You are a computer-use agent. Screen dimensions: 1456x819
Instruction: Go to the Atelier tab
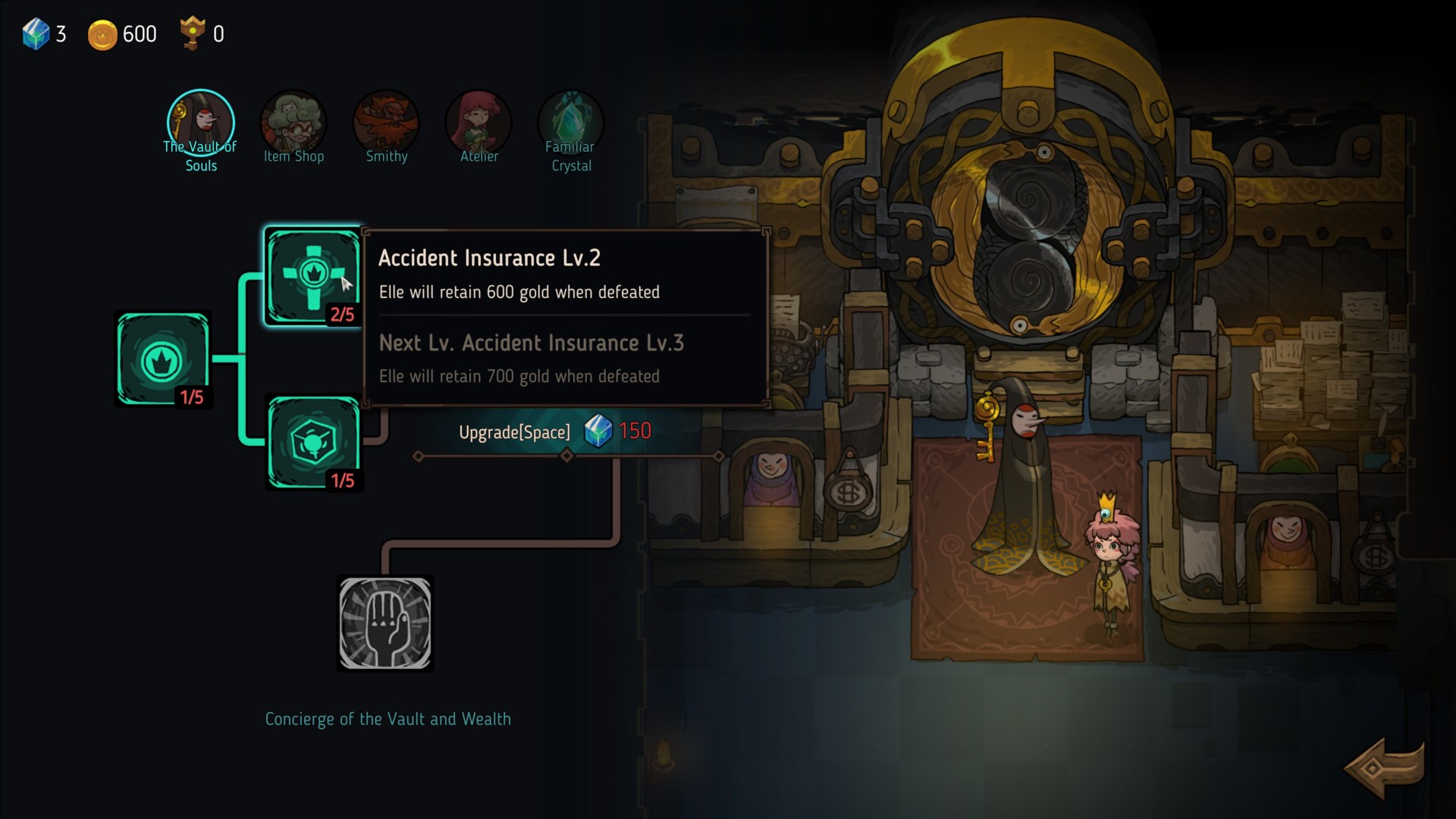pyautogui.click(x=479, y=125)
